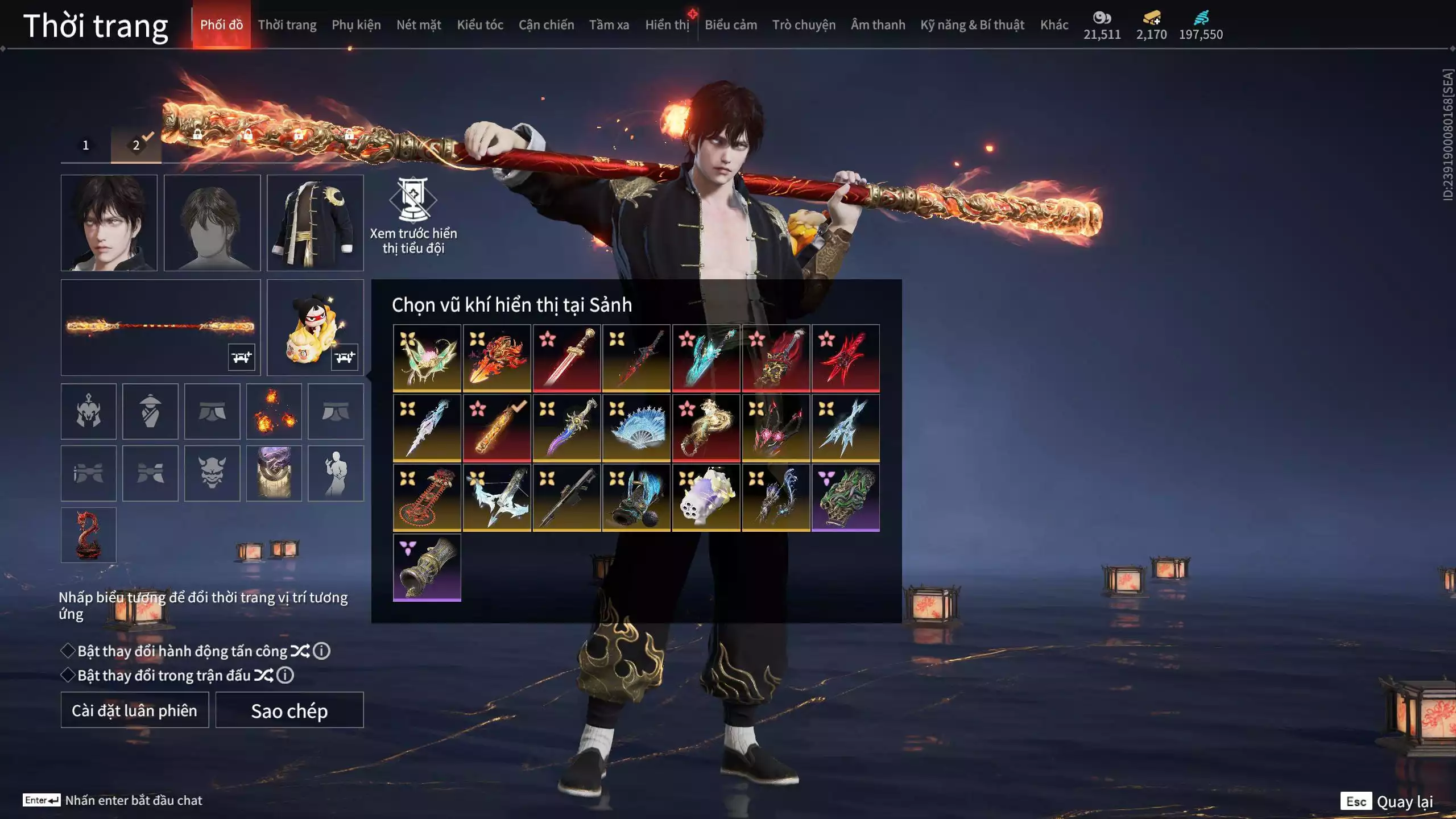Choose the butterfly wings weapon
The width and height of the screenshot is (1456, 819).
tap(427, 358)
